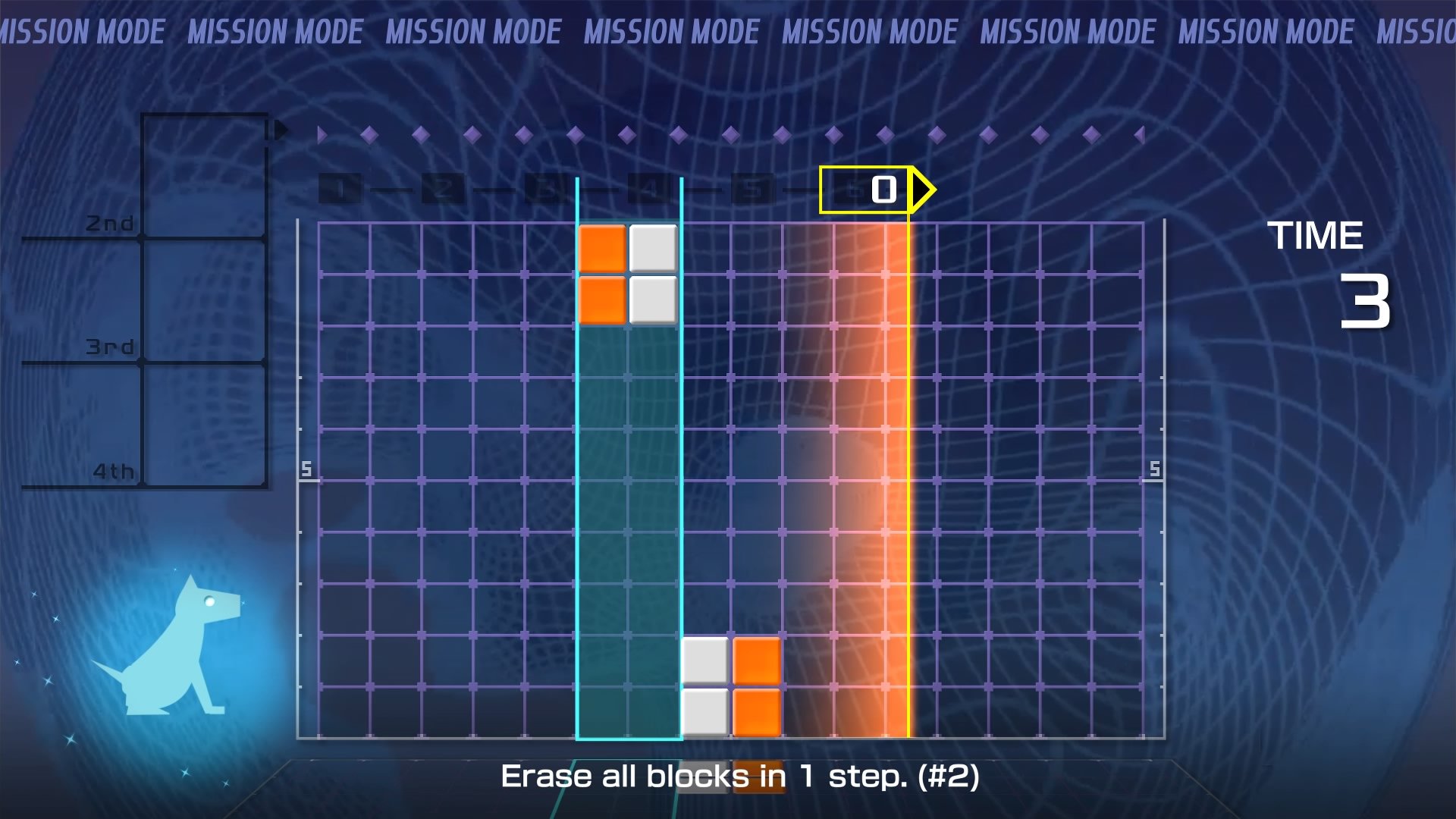Click the black triangle play arrow near 2nd rank
Screen dimensions: 1456x819
pos(281,129)
